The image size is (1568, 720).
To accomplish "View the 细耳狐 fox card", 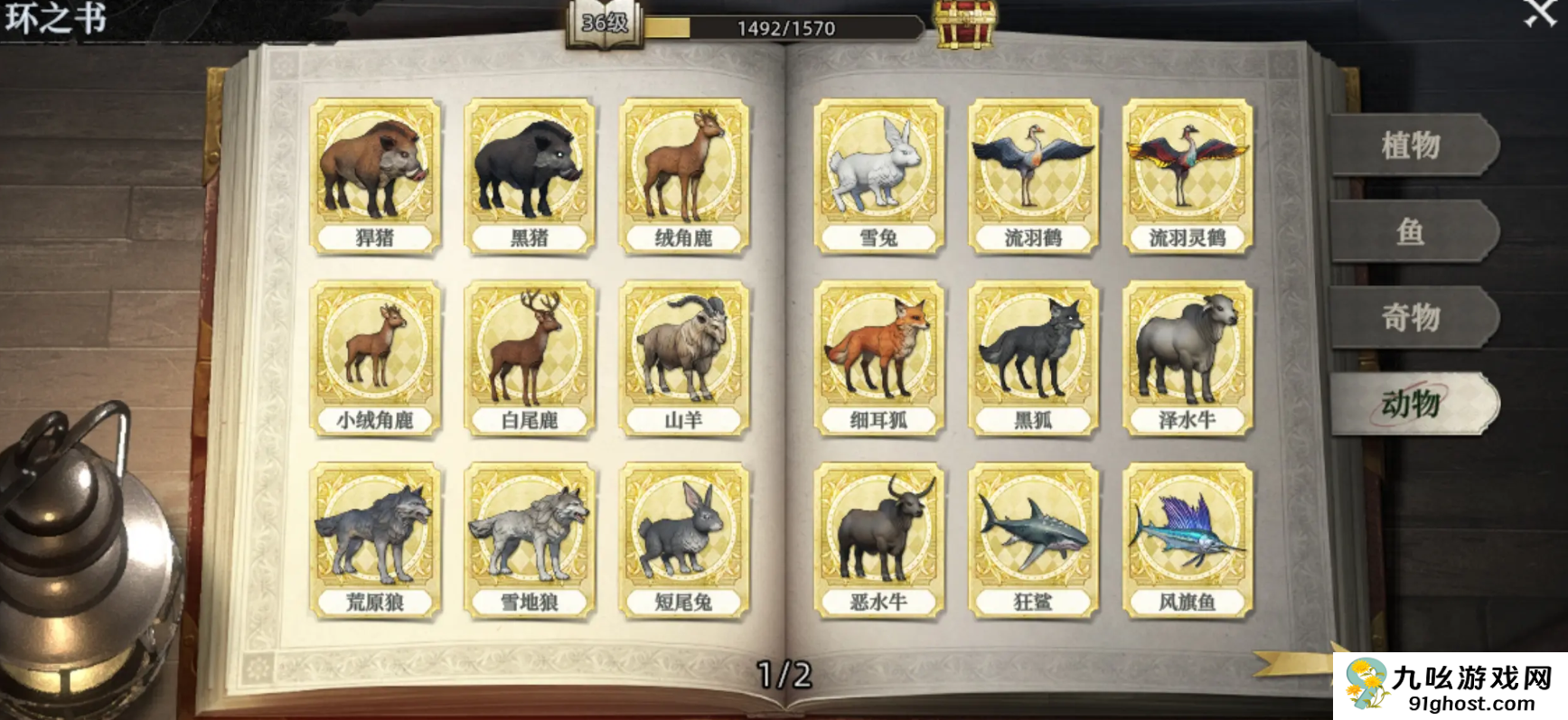I will (878, 359).
